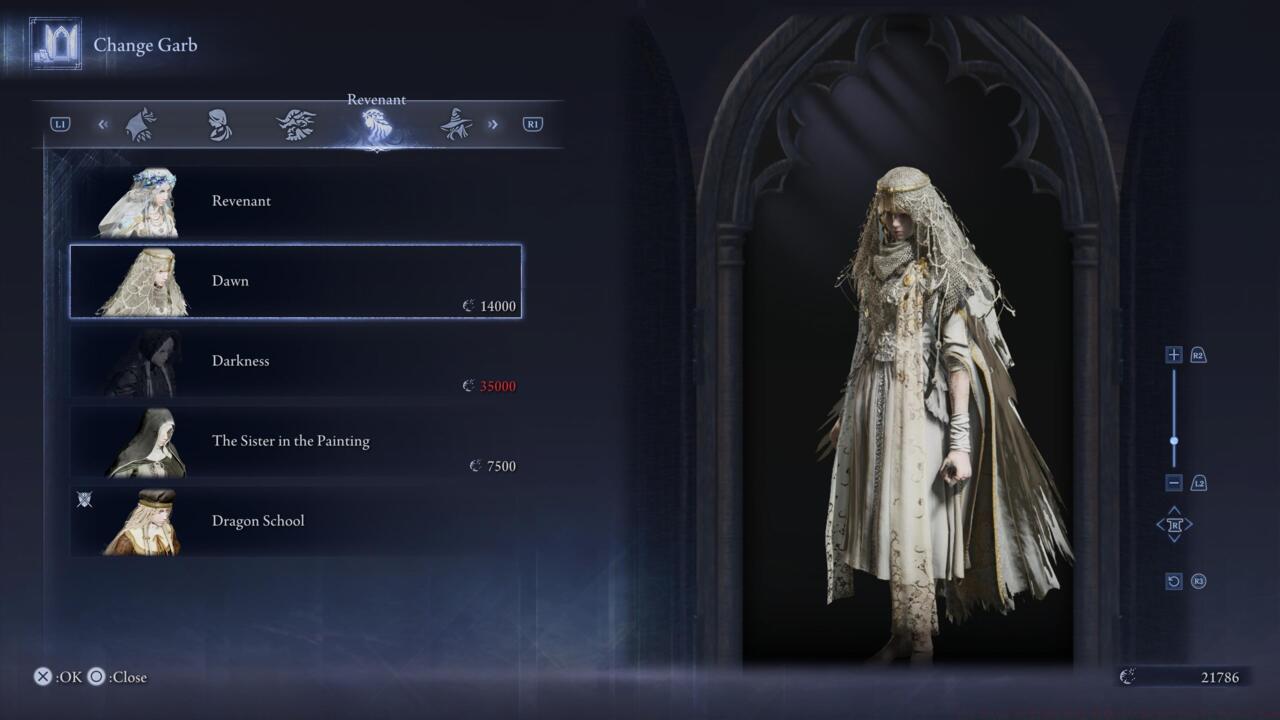Click the left double-arrow tab scroller

point(103,125)
